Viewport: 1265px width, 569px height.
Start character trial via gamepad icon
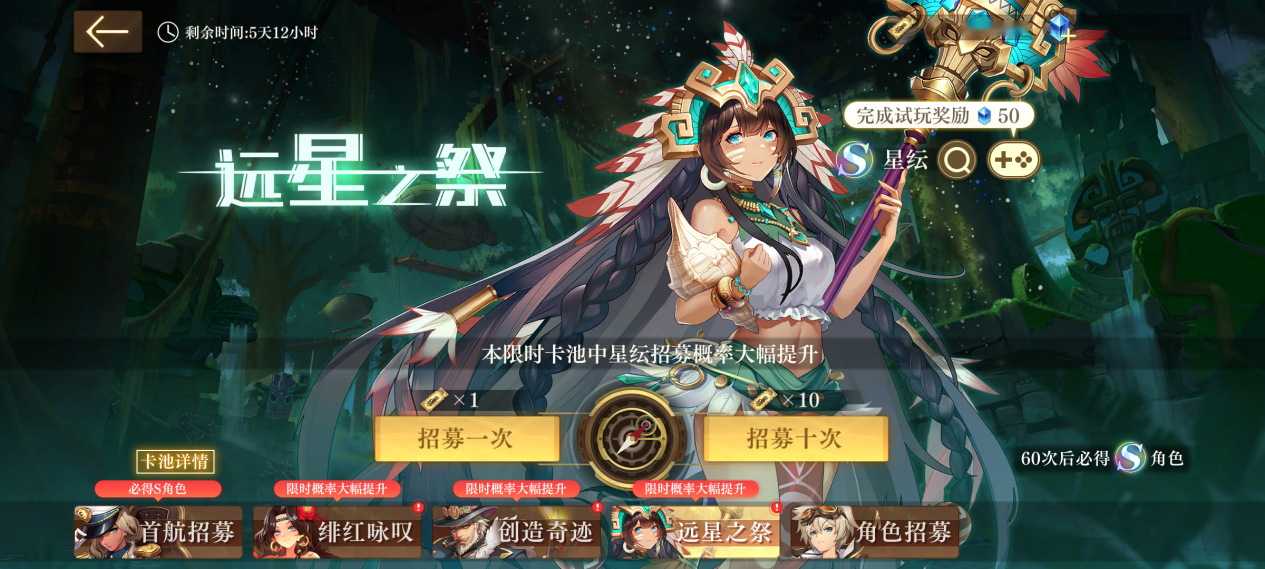1013,160
